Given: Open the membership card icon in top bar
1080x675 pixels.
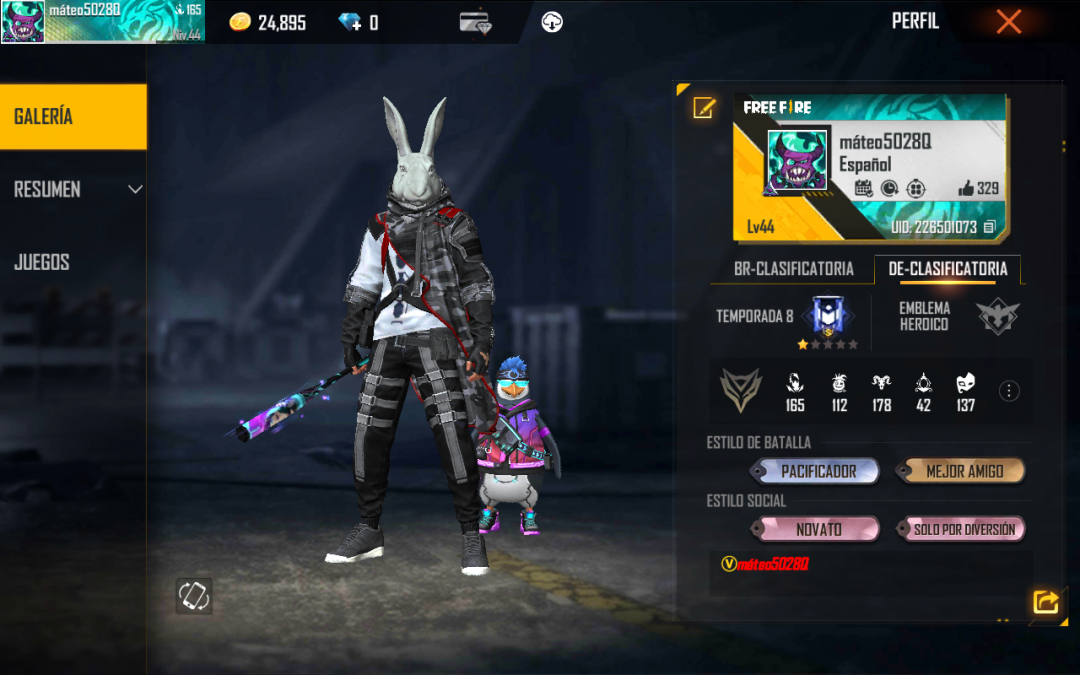Looking at the screenshot, I should click(475, 22).
